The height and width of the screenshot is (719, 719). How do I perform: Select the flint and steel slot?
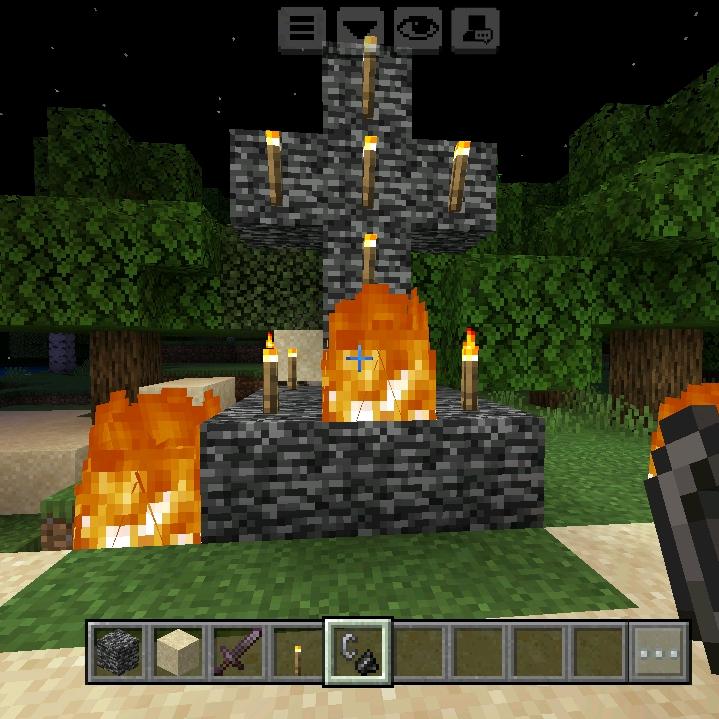[358, 653]
